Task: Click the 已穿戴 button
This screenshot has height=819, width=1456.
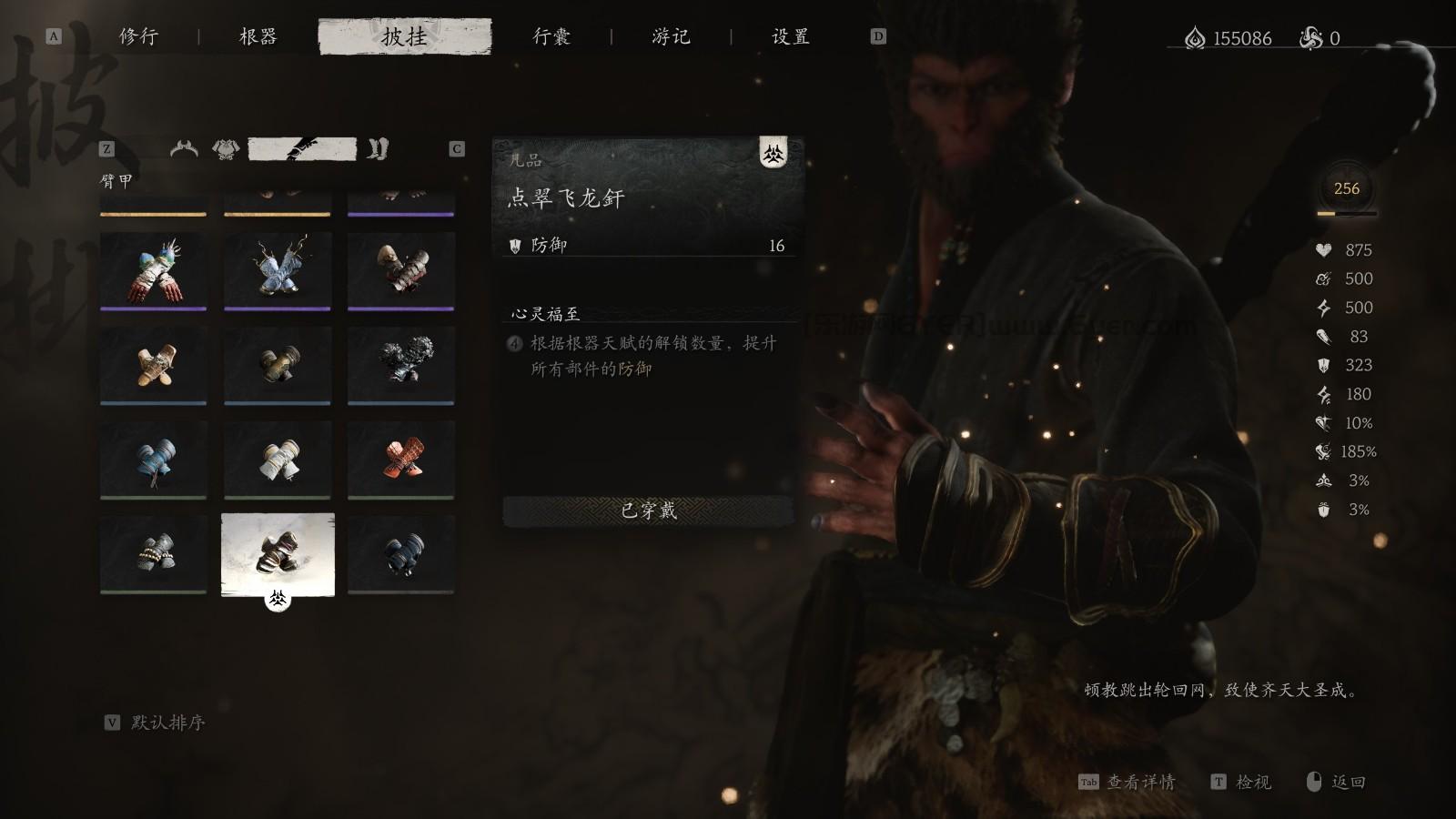Action: (x=647, y=511)
